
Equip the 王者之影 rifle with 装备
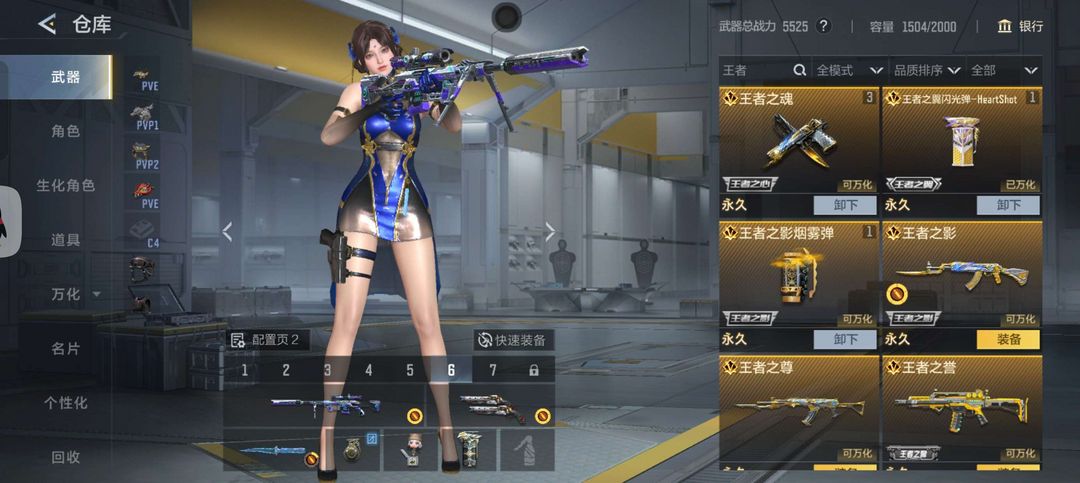[x=1008, y=339]
